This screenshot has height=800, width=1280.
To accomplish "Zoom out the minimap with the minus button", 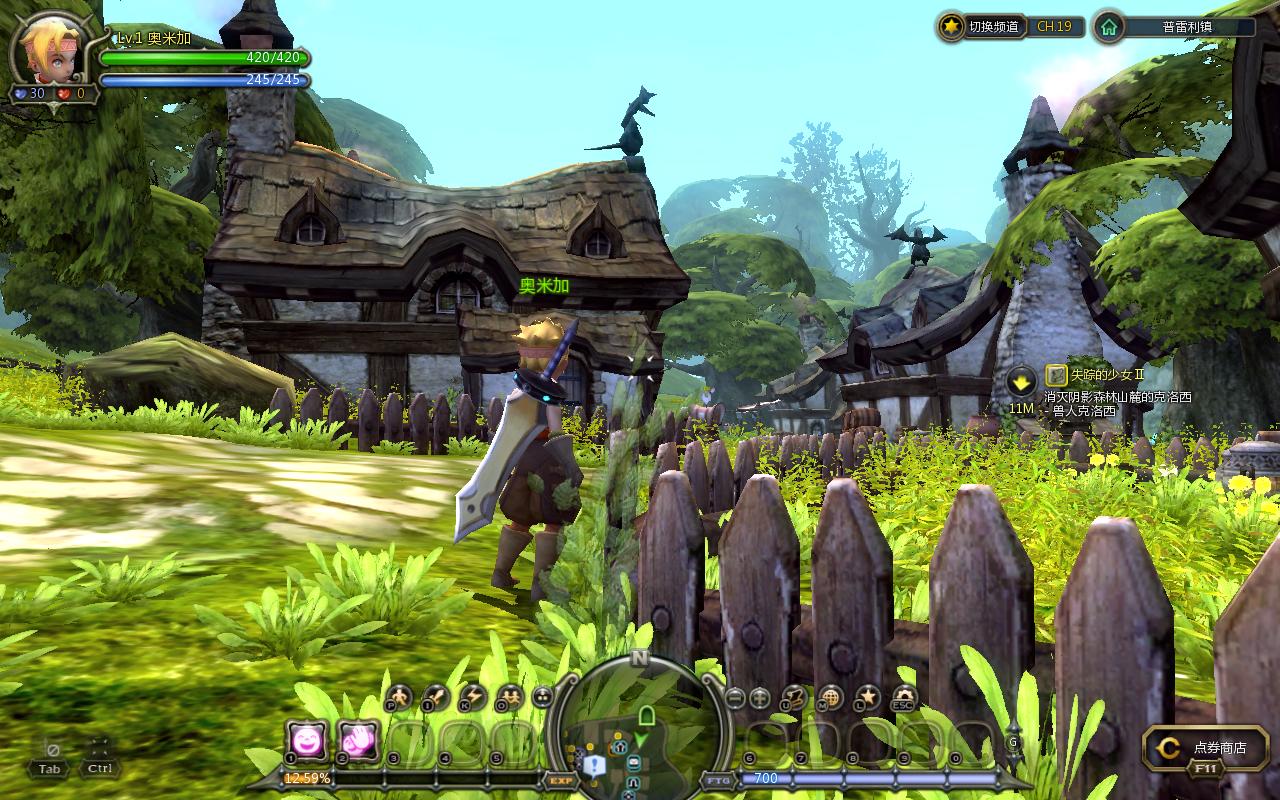I will (x=735, y=698).
